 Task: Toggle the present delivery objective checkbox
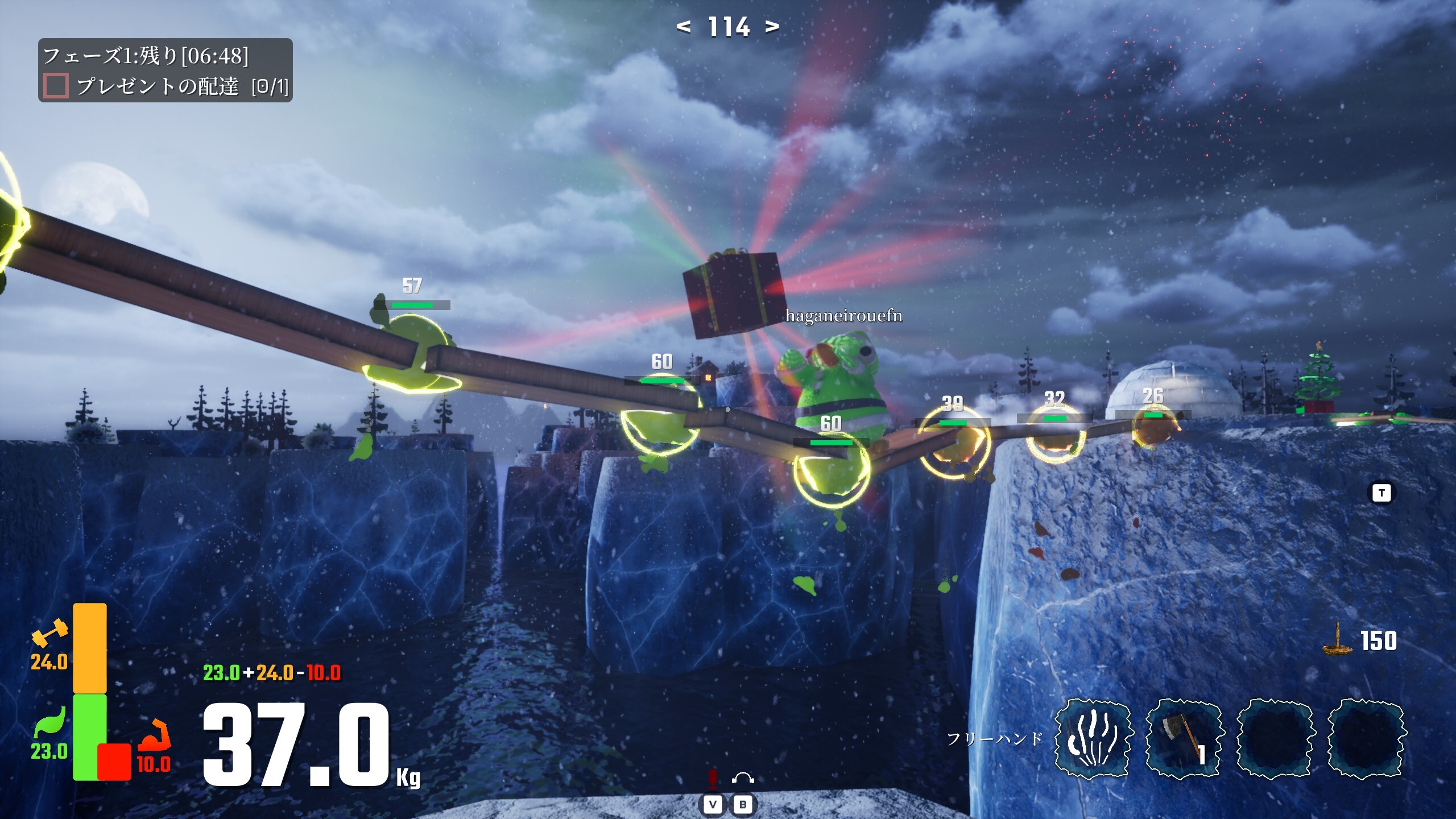click(x=56, y=86)
